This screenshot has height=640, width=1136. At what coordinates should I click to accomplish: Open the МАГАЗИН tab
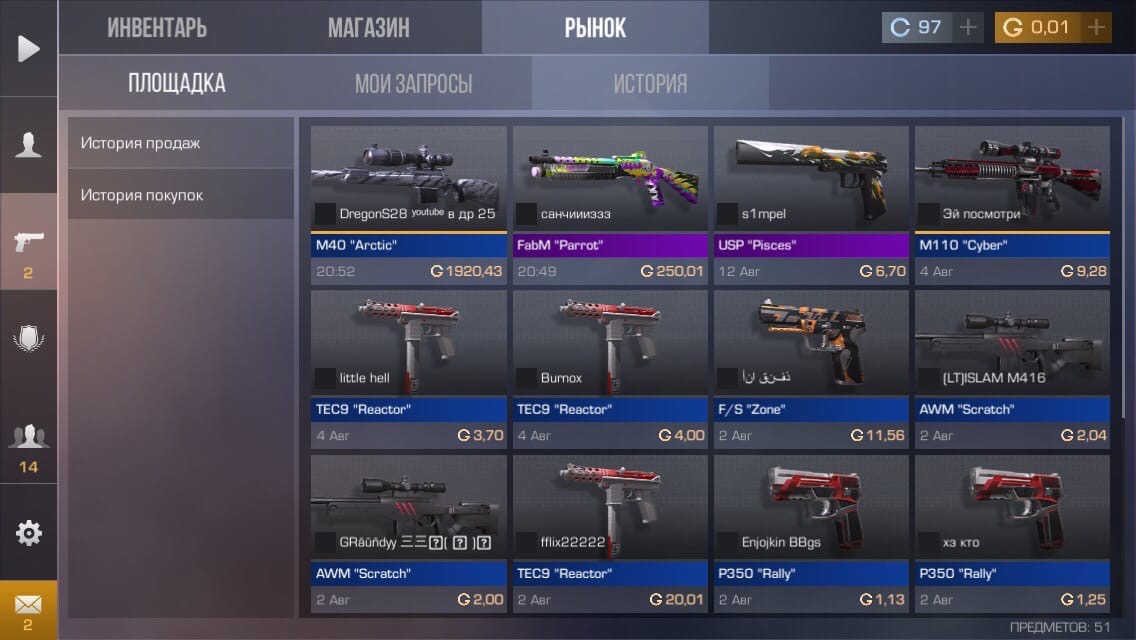[x=368, y=28]
